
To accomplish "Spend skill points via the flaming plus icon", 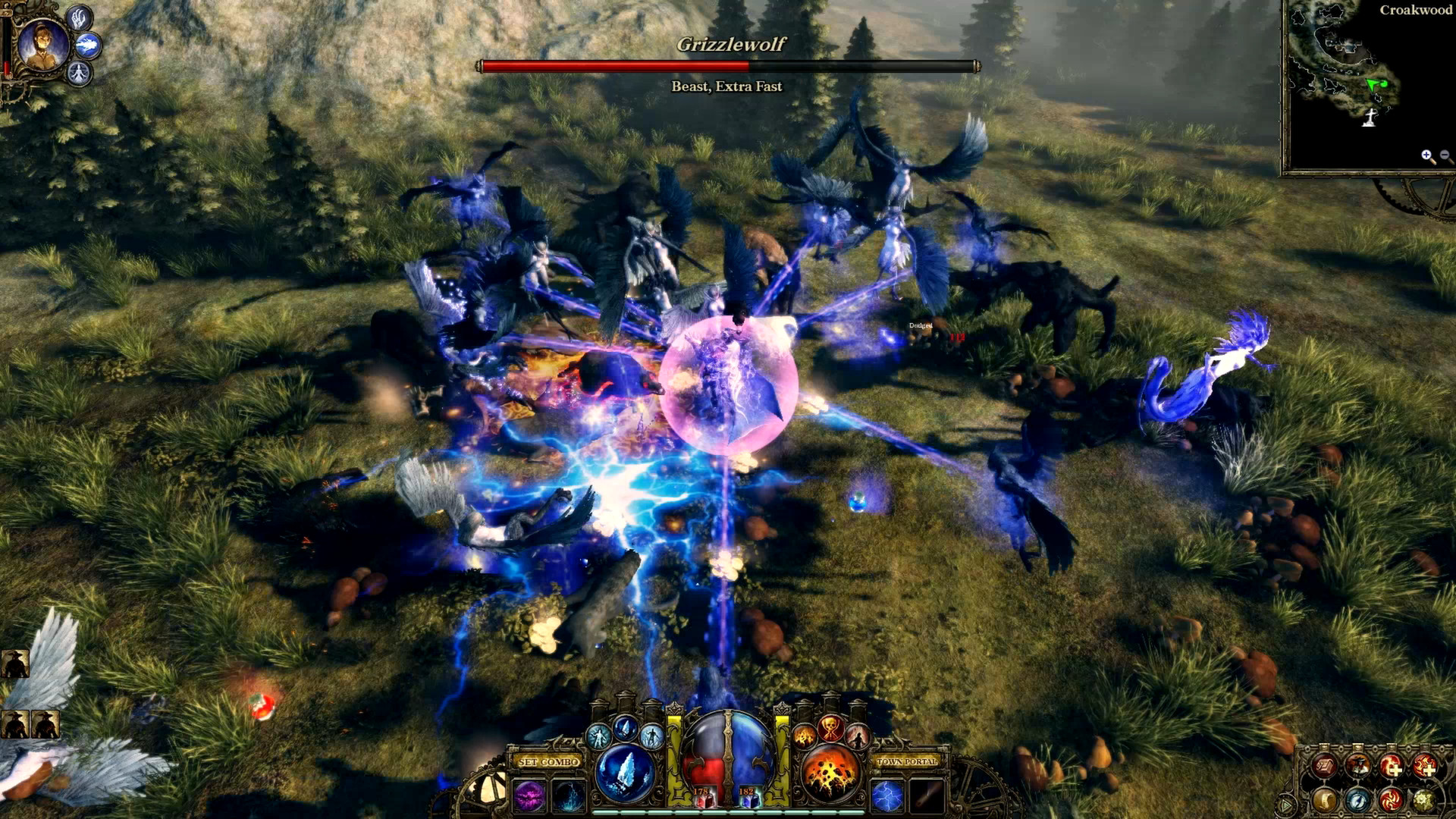I will coord(1392,766).
